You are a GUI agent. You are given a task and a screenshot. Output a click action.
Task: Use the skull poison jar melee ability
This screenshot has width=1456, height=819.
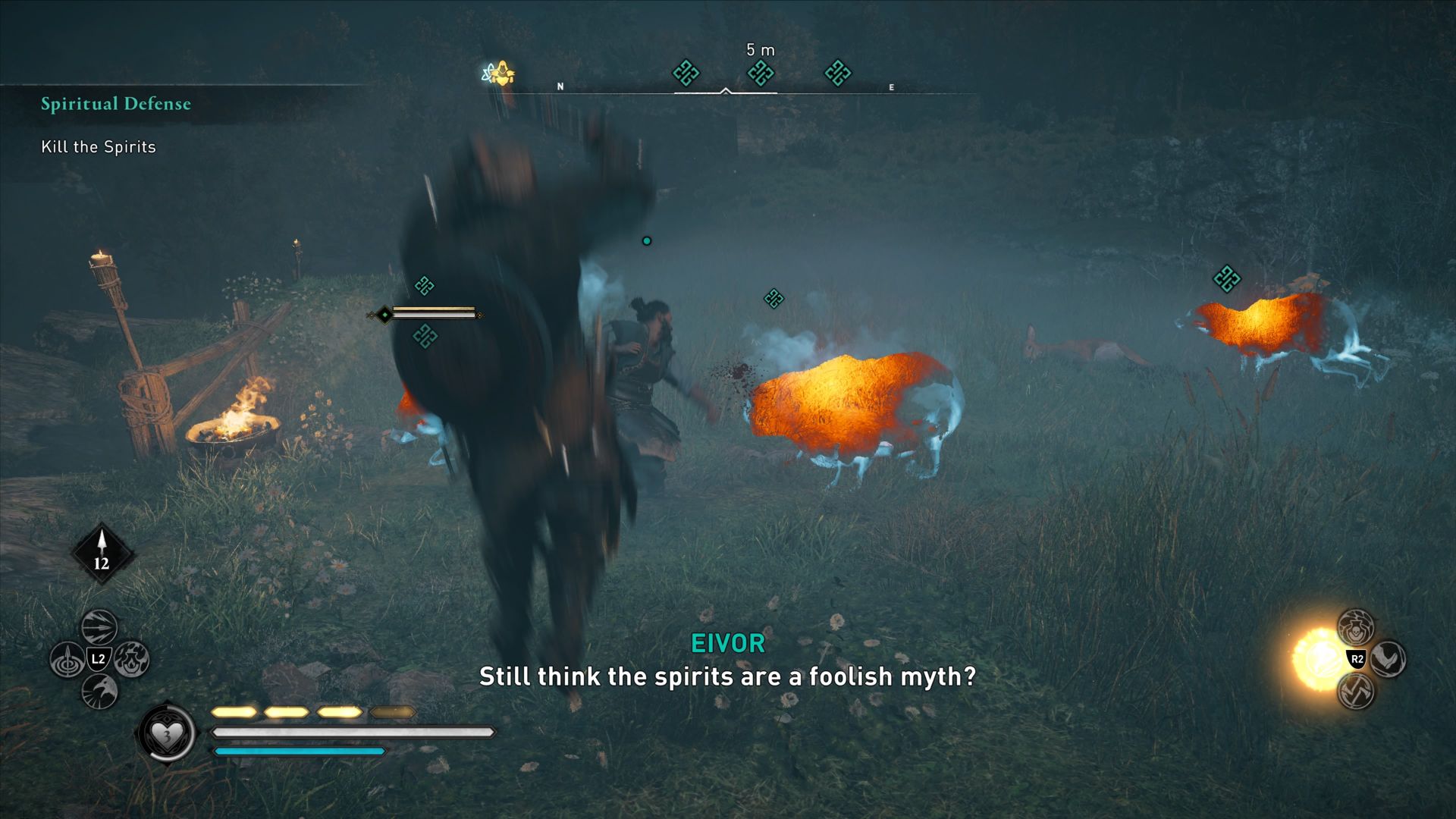point(1356,627)
